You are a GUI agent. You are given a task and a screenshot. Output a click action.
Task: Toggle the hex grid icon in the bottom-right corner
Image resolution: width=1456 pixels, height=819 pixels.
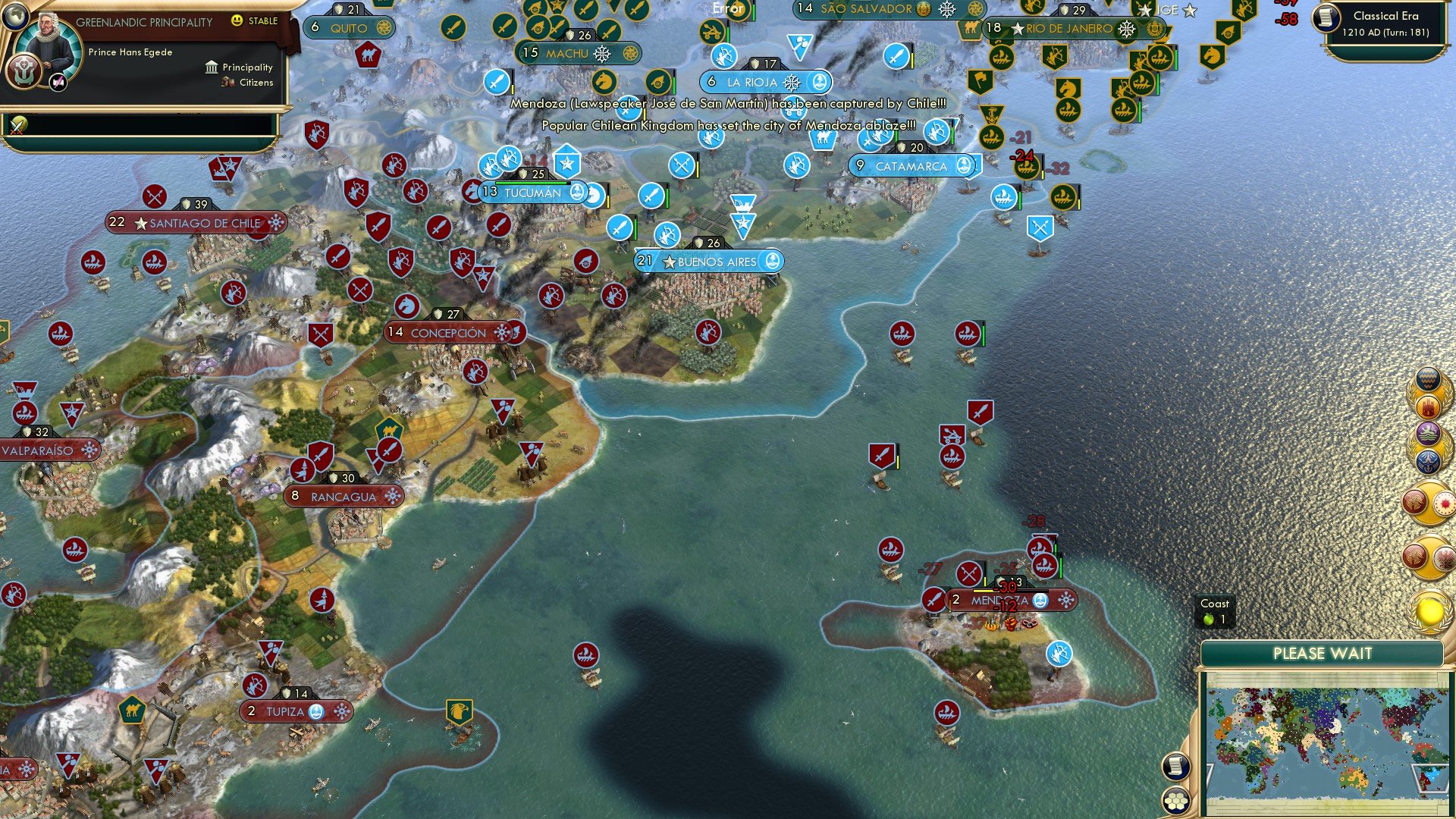(1175, 799)
